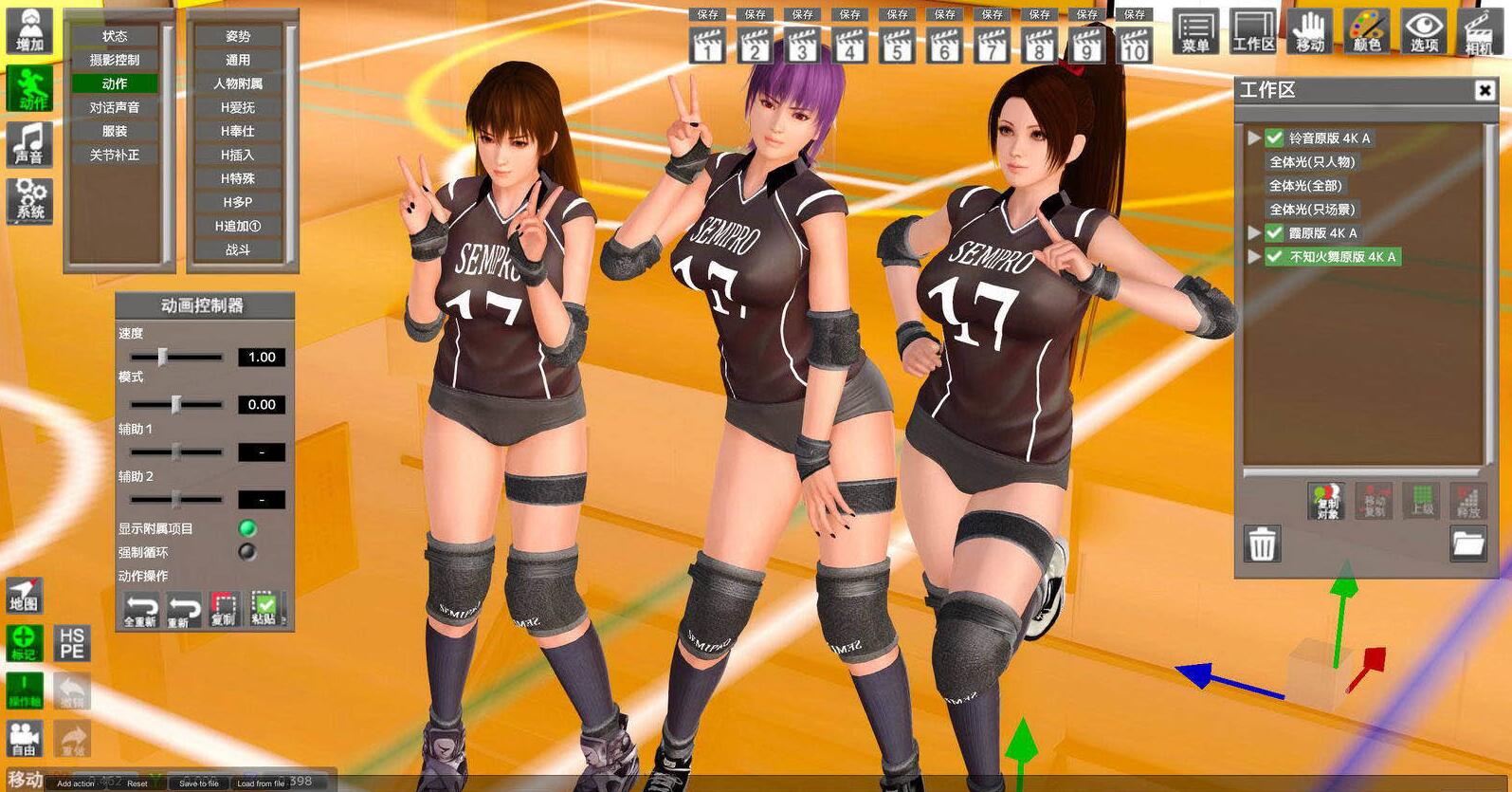
Task: Click the Load from file button
Action: (x=260, y=783)
